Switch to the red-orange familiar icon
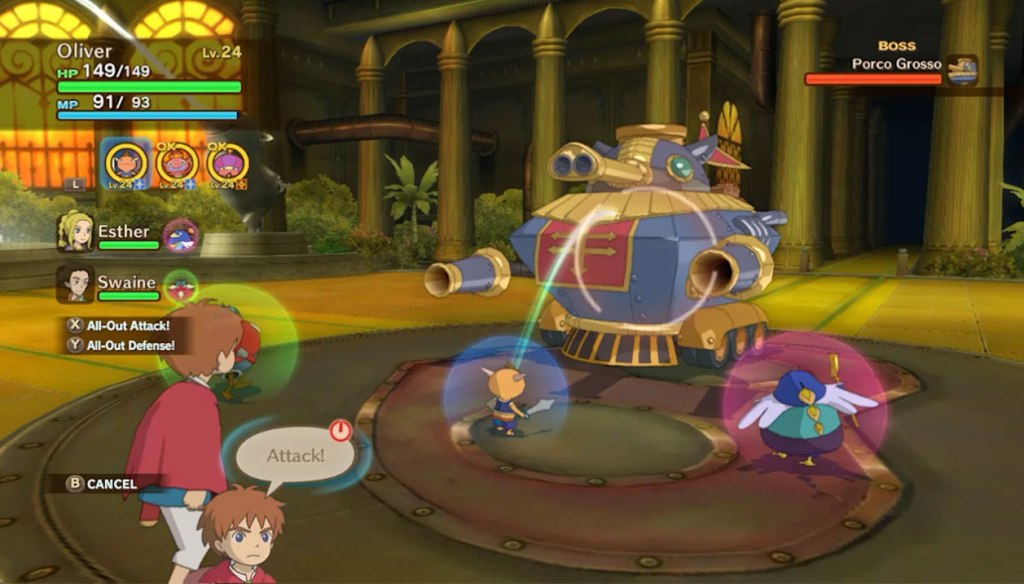1024x584 pixels. point(177,162)
